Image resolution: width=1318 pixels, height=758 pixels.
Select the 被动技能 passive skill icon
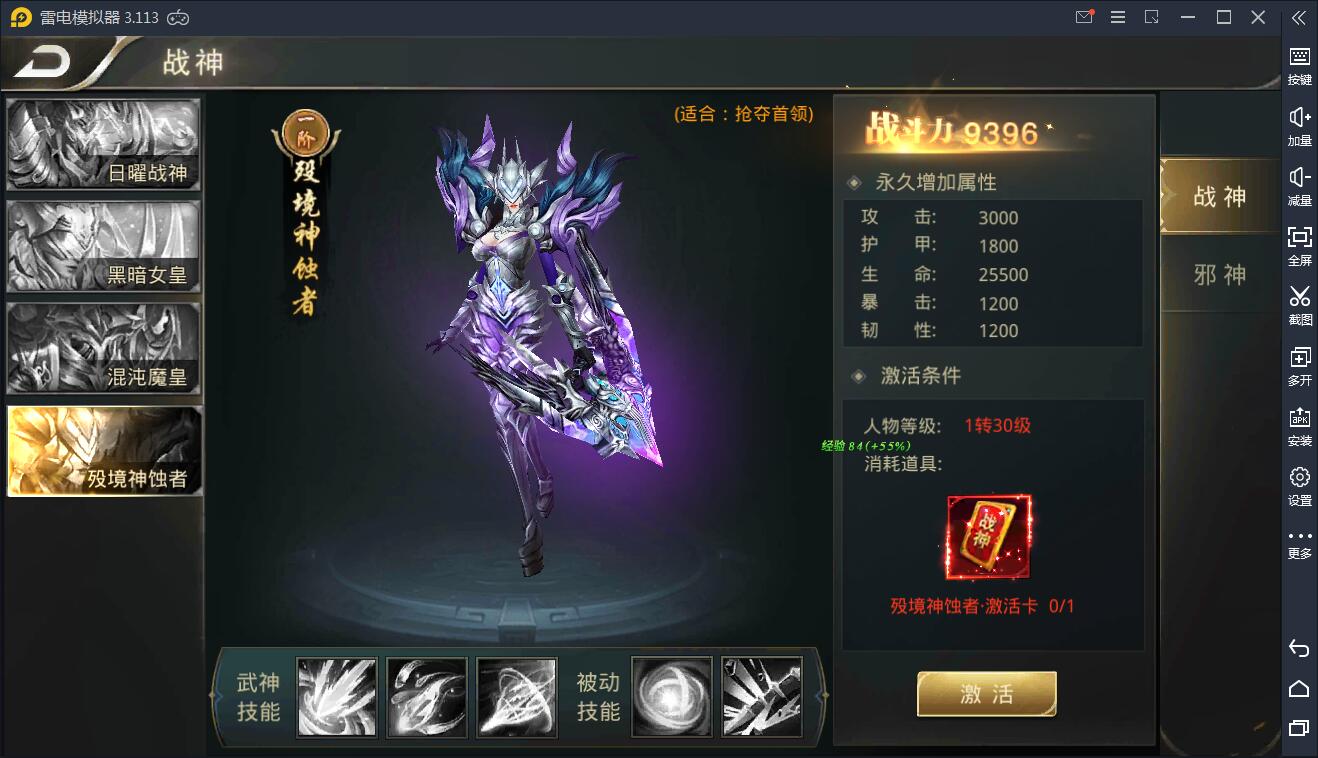pos(671,696)
